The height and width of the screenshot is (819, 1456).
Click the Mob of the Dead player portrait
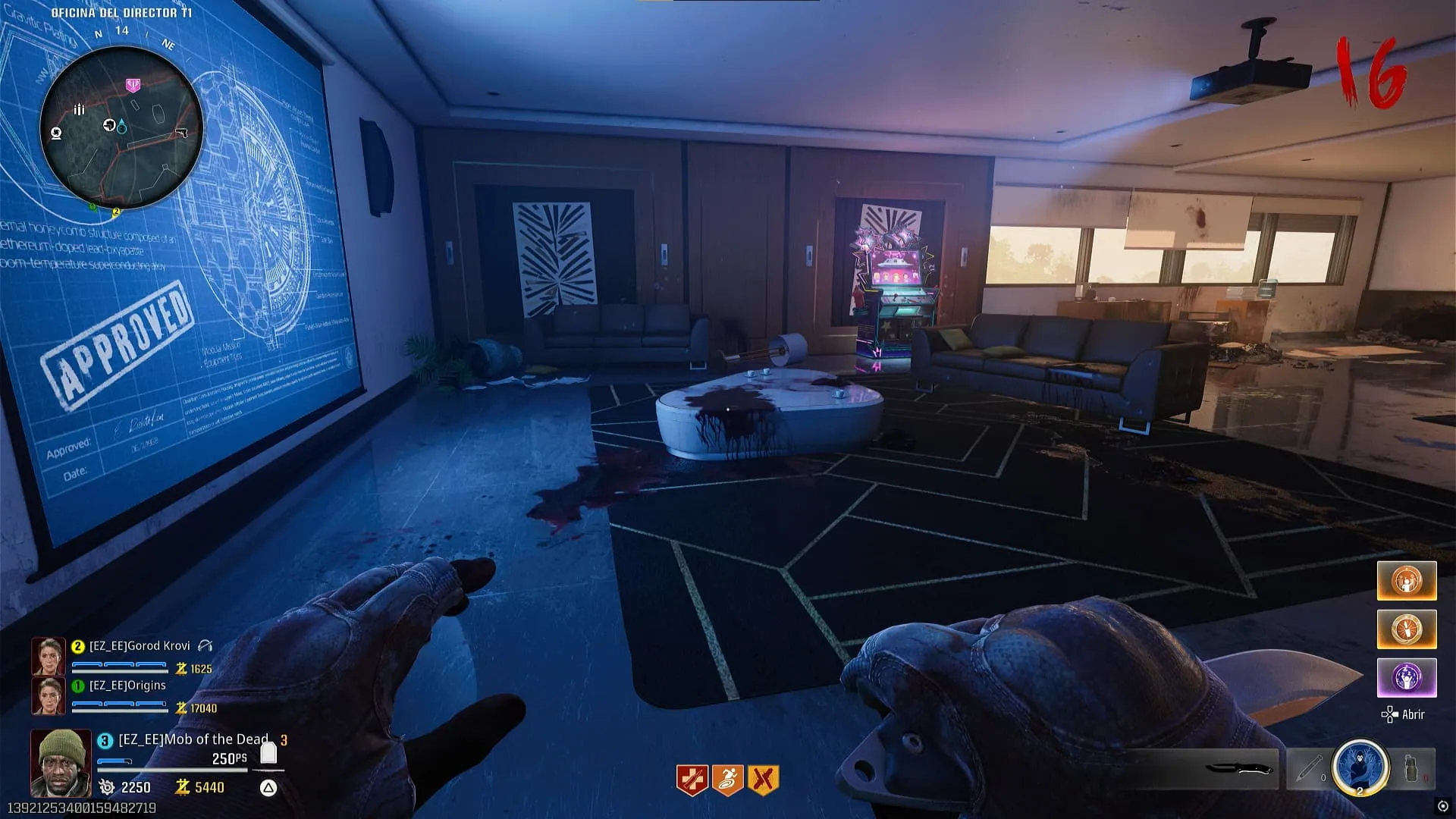tap(61, 763)
